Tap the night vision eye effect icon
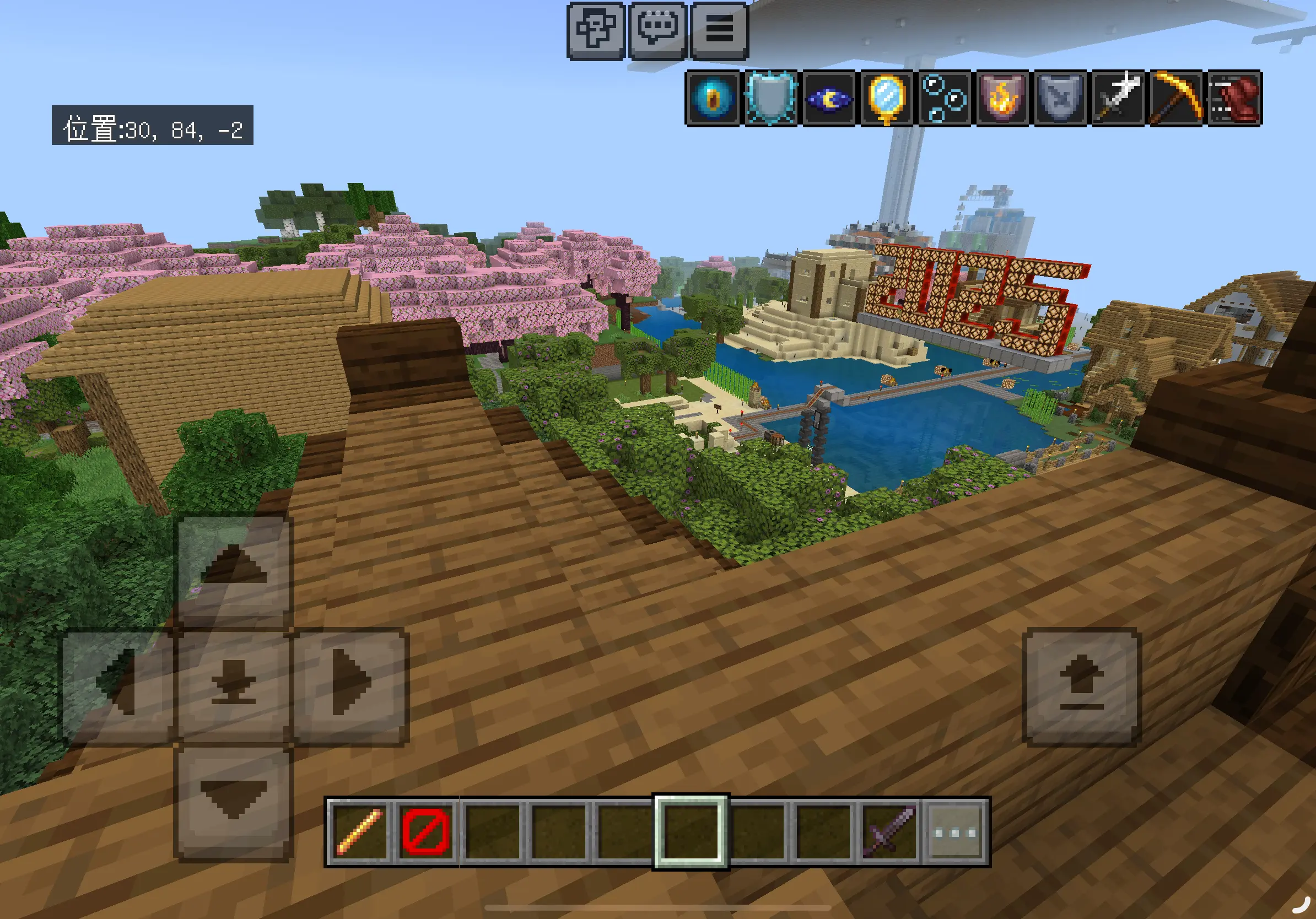1316x919 pixels. pos(829,99)
